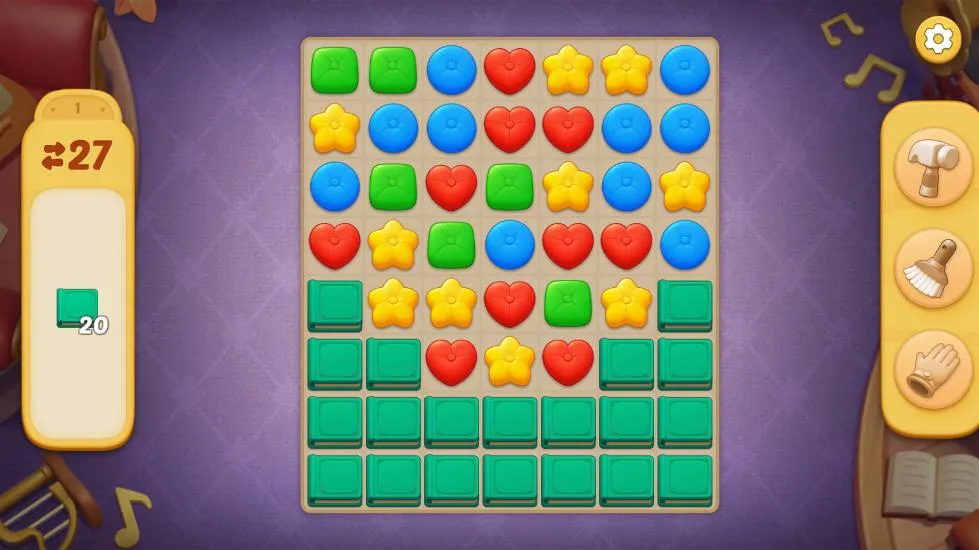Select the brush booster
This screenshot has height=550, width=979.
tap(932, 268)
